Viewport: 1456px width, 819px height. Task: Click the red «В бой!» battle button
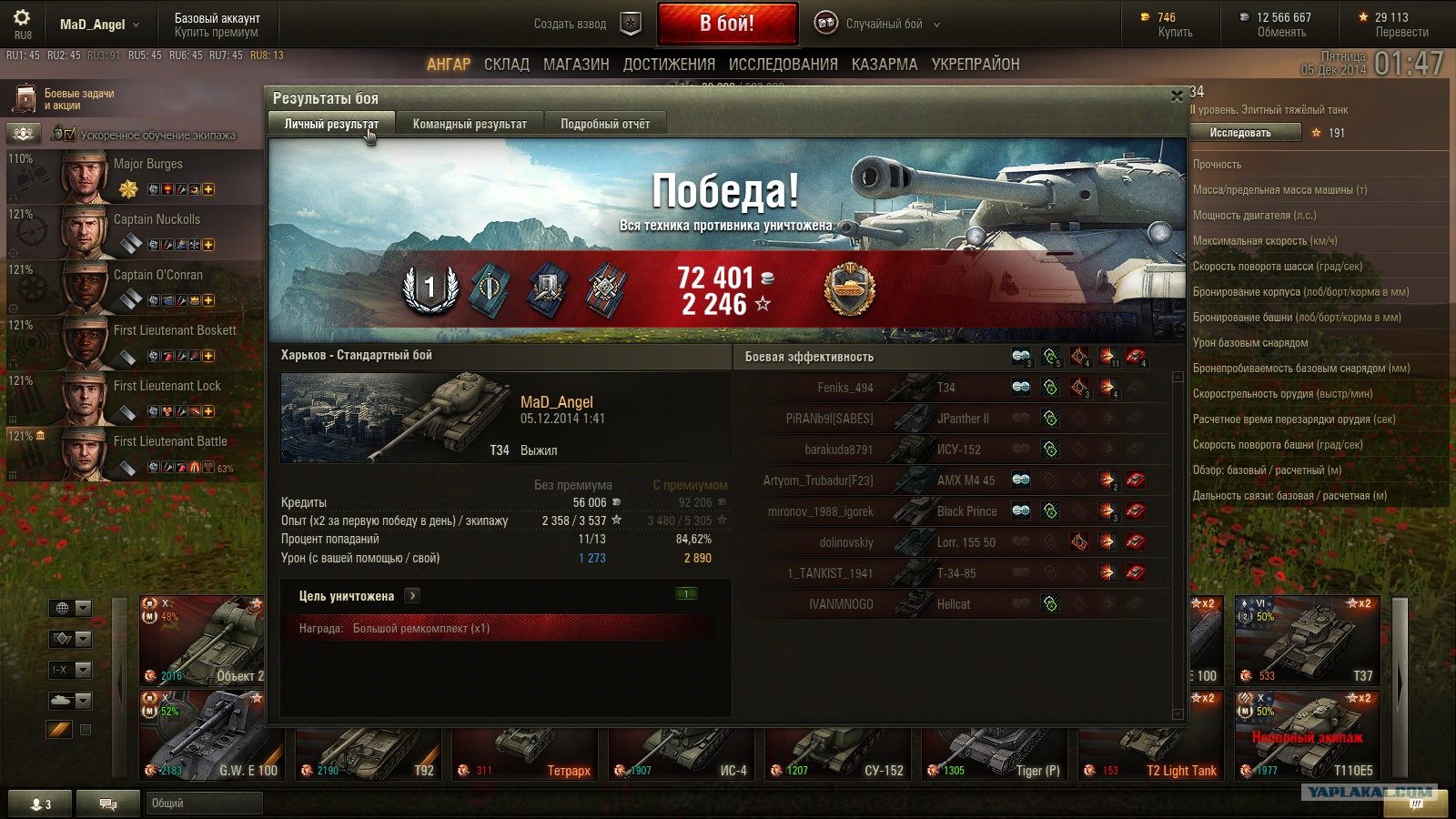(726, 24)
